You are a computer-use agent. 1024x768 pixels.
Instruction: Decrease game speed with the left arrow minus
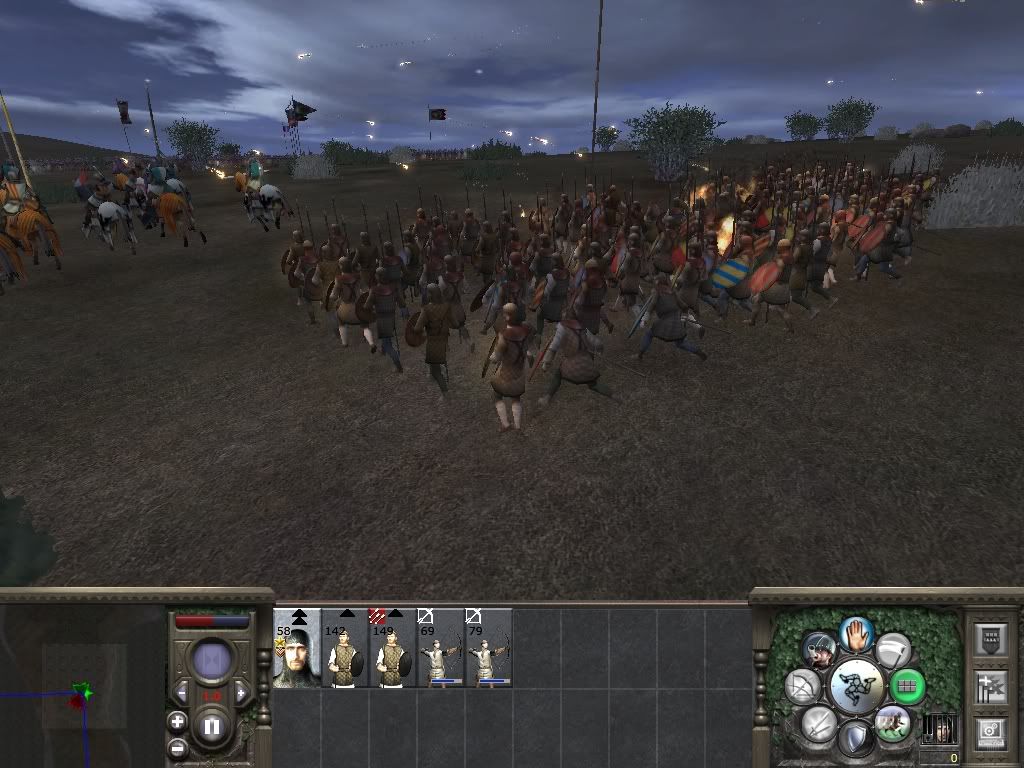pyautogui.click(x=181, y=693)
